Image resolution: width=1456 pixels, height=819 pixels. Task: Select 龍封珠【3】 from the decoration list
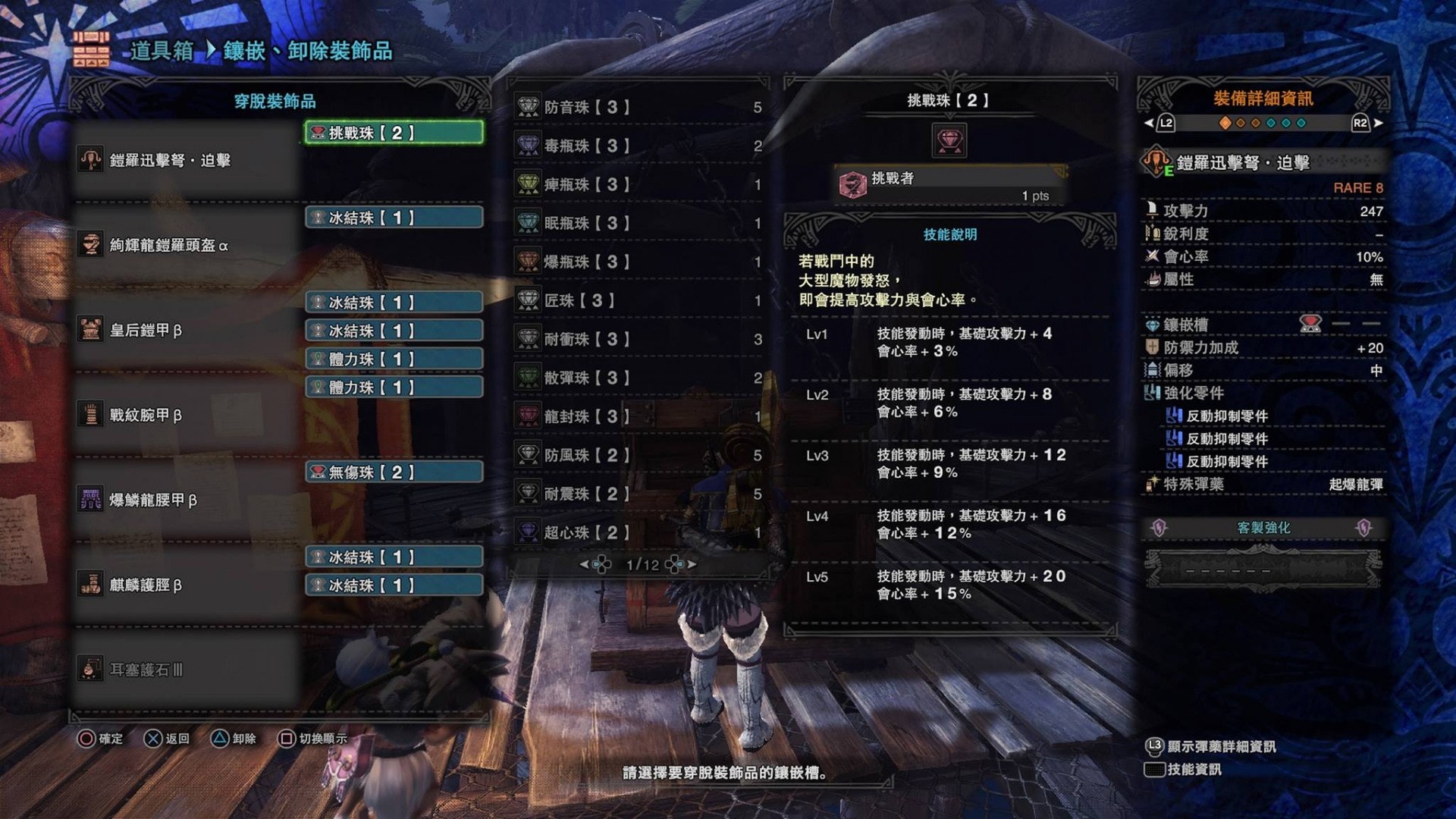(x=637, y=417)
